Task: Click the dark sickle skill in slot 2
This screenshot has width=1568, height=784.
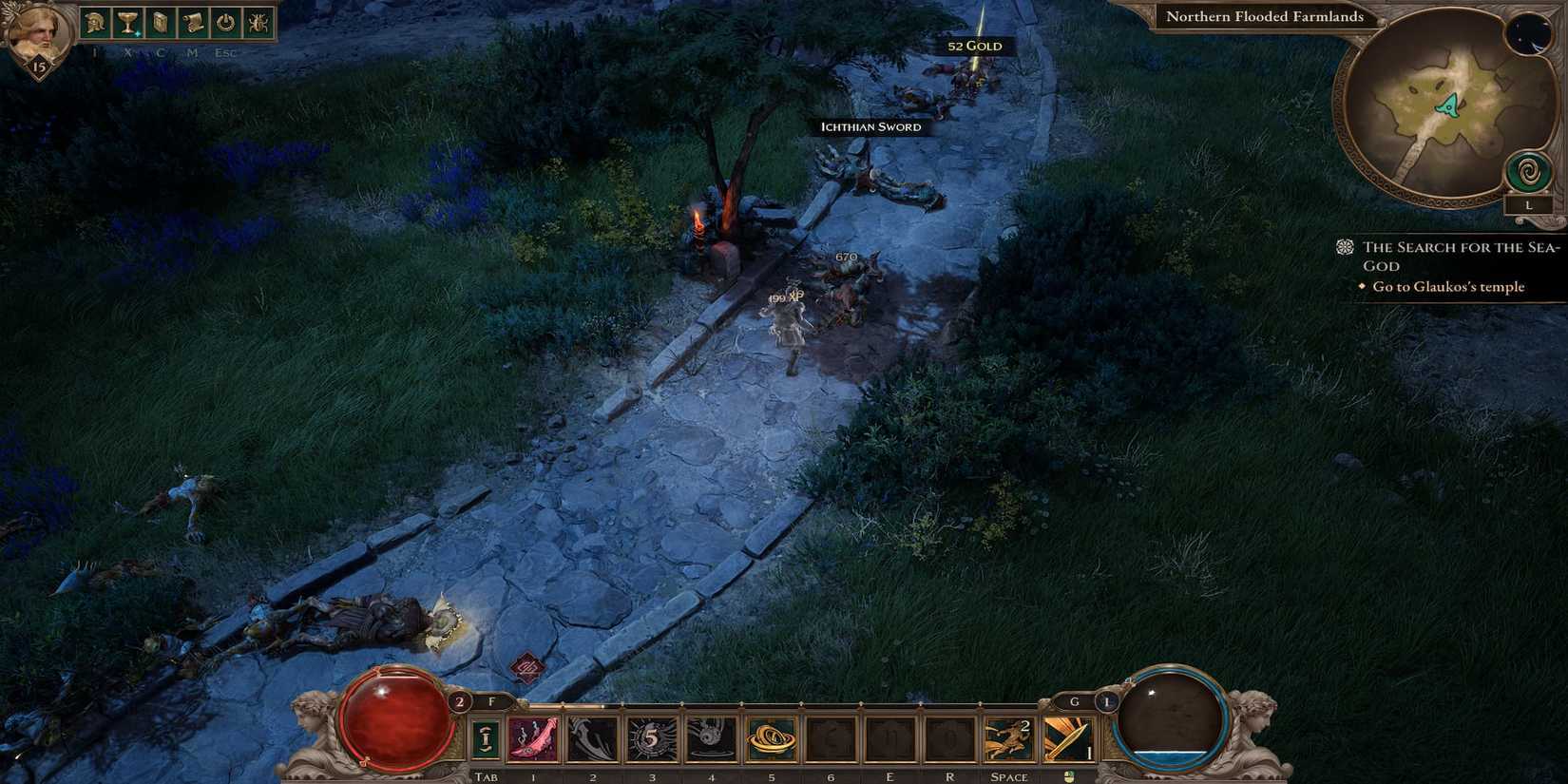Action: [x=592, y=737]
